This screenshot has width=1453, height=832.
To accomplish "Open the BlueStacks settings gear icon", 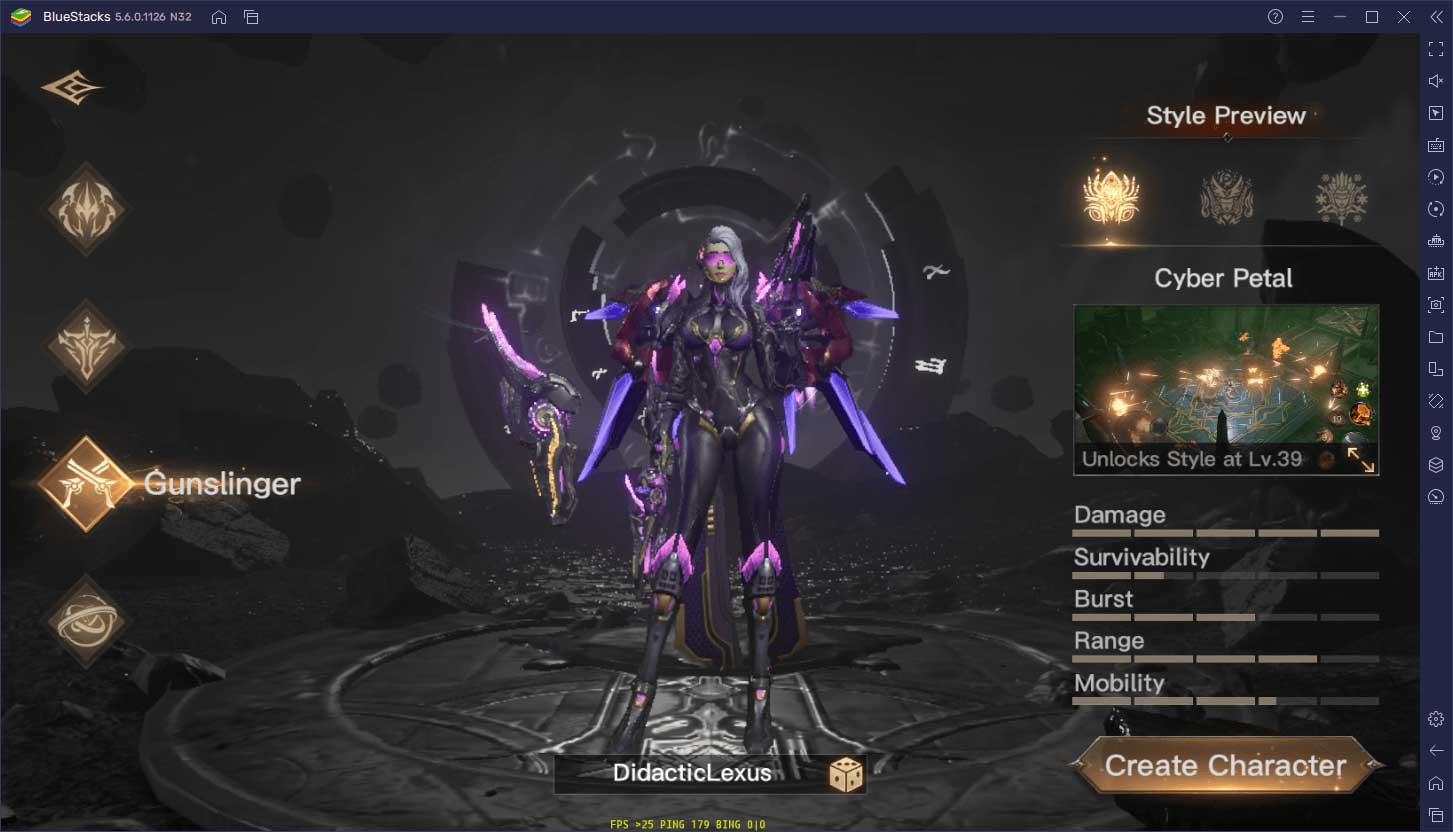I will click(x=1436, y=719).
